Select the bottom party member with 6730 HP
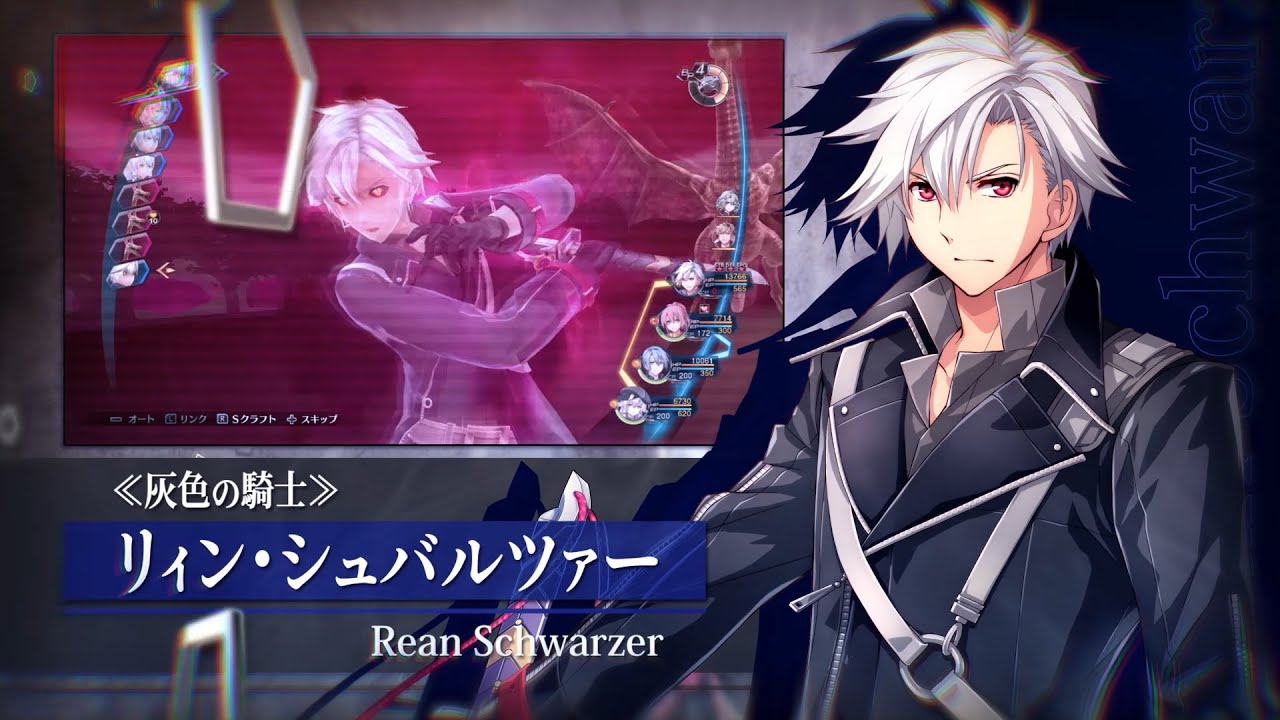This screenshot has width=1280, height=720. click(x=630, y=405)
